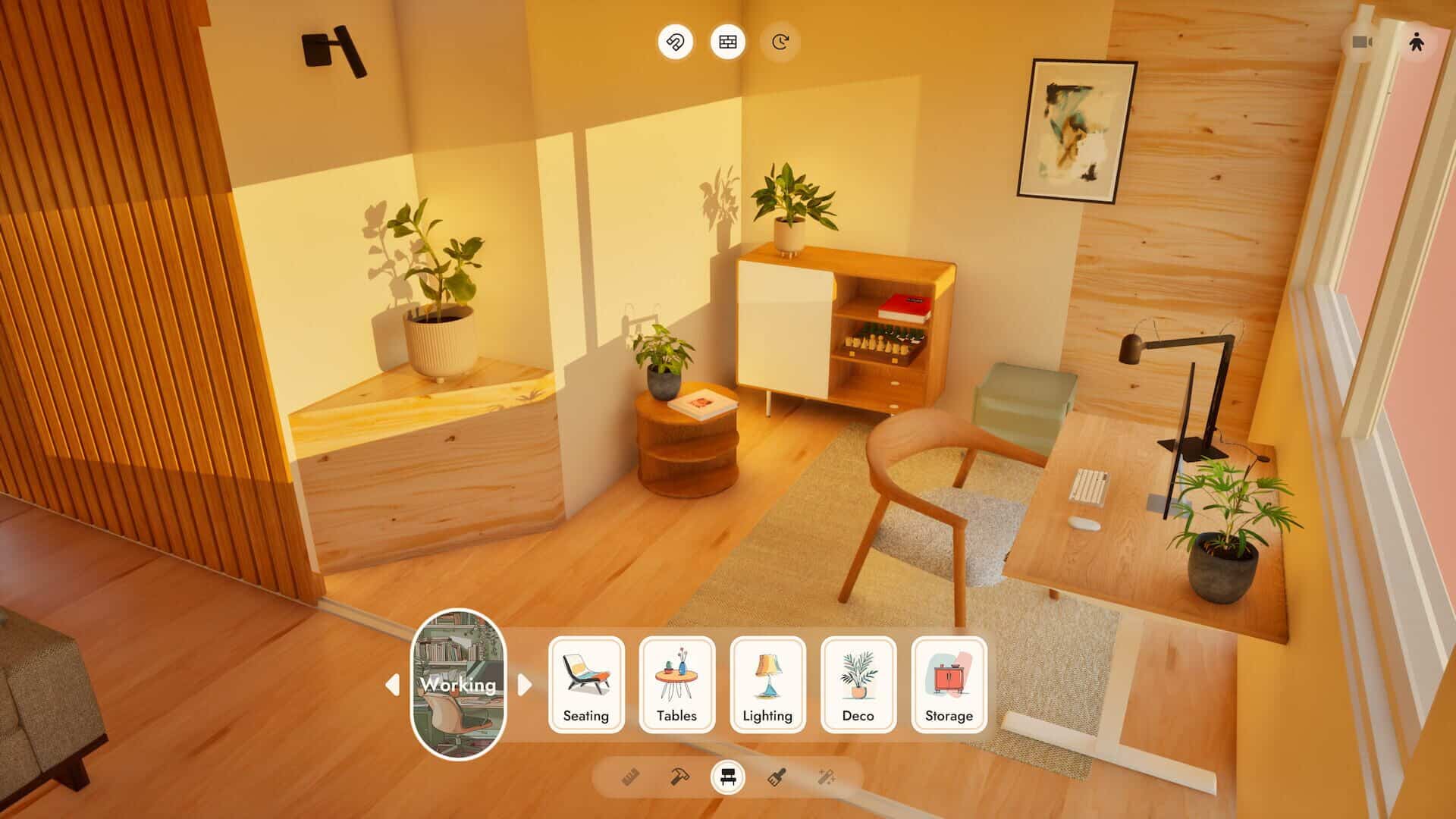The height and width of the screenshot is (819, 1456).
Task: Switch to the person walk mode
Action: click(1416, 42)
